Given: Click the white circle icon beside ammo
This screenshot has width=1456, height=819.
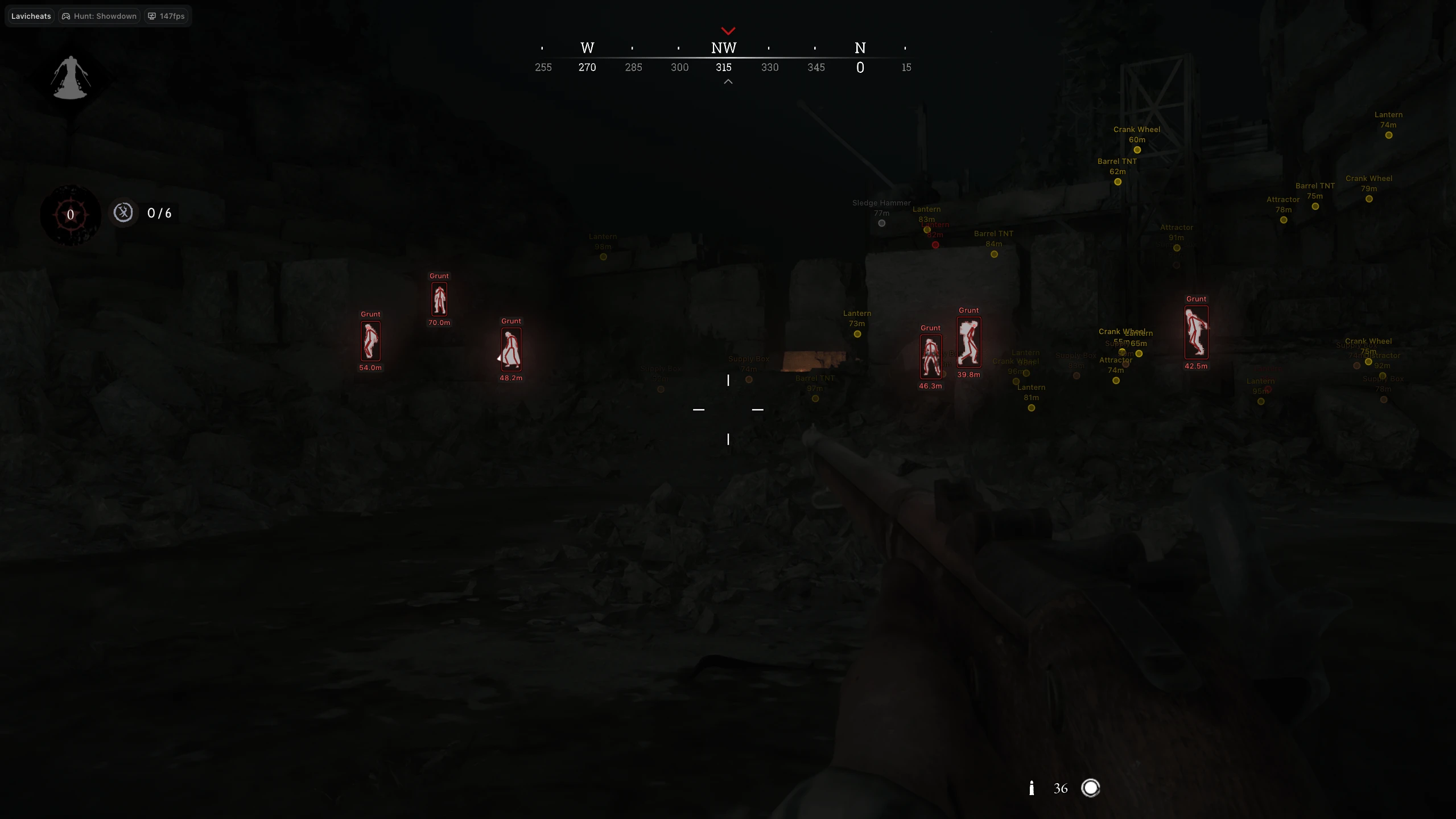Looking at the screenshot, I should (x=1090, y=788).
